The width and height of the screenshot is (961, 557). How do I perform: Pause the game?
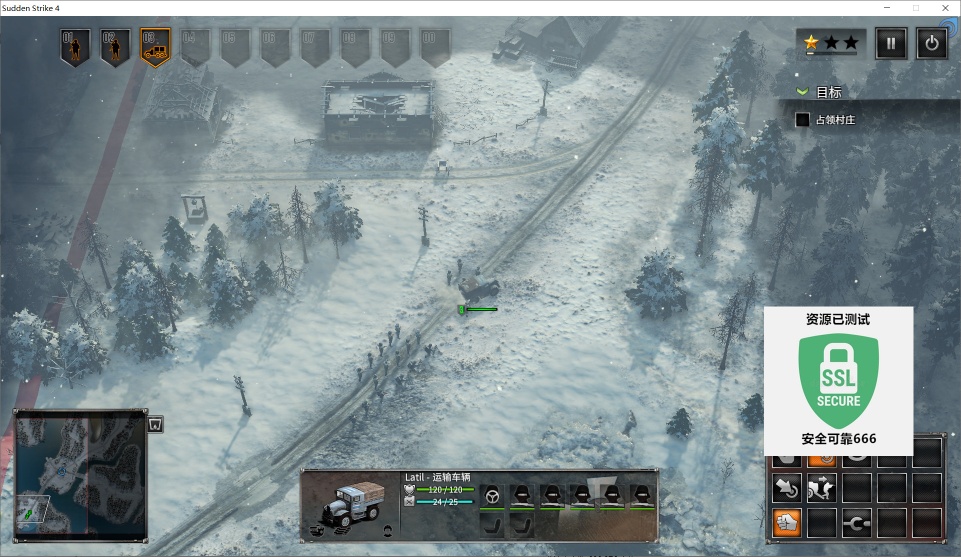[x=891, y=44]
